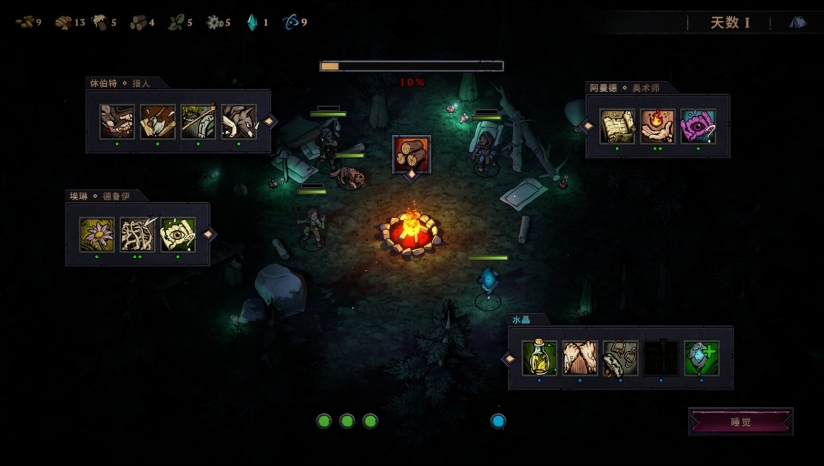Select the hunter's wolf companion skill
Image resolution: width=824 pixels, height=466 pixels.
239,122
